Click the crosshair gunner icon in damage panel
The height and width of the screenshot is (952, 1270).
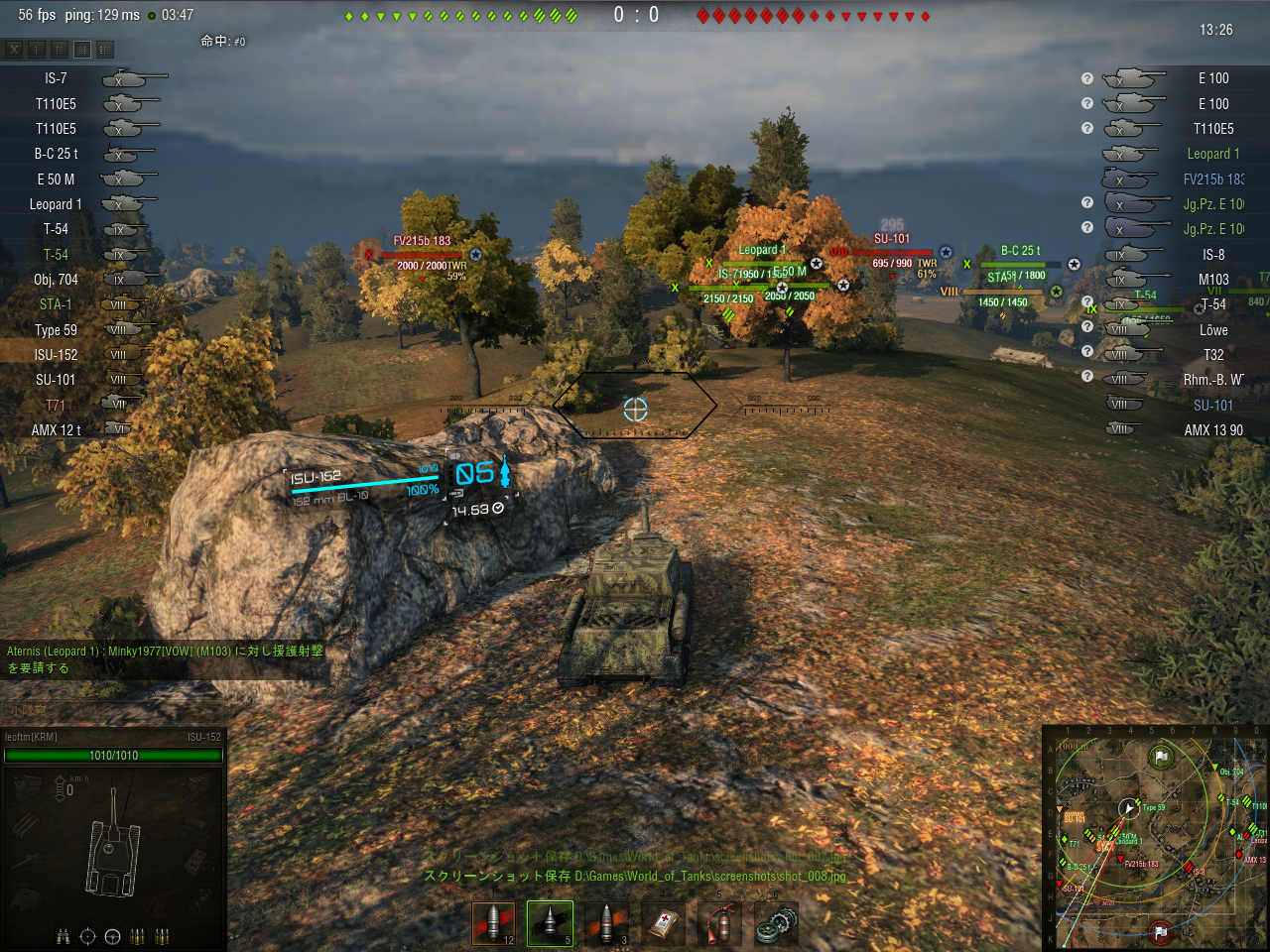pyautogui.click(x=87, y=936)
